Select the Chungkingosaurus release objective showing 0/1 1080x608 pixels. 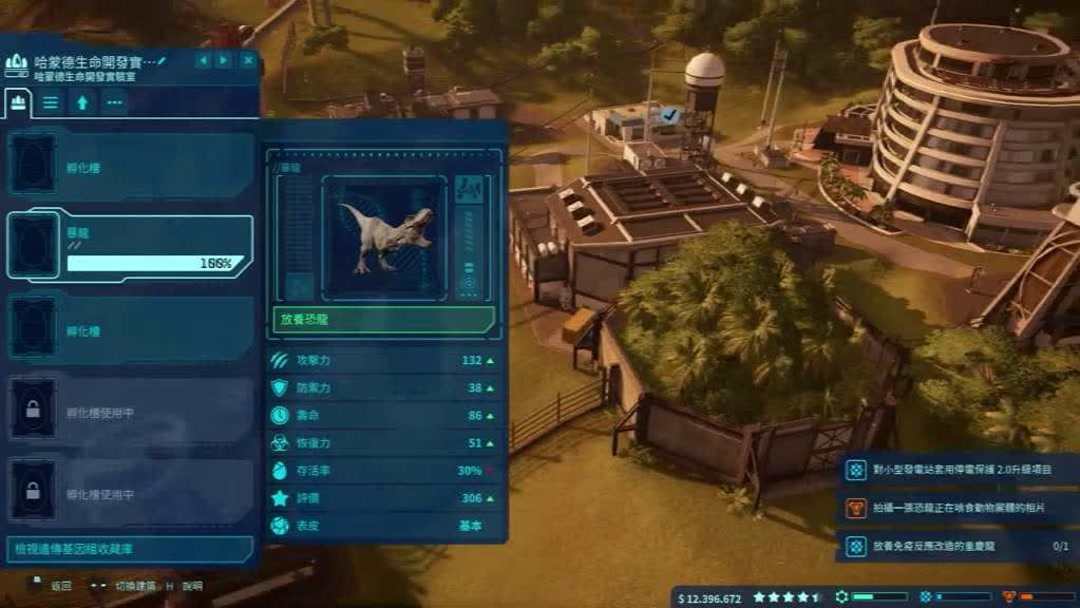(x=957, y=547)
